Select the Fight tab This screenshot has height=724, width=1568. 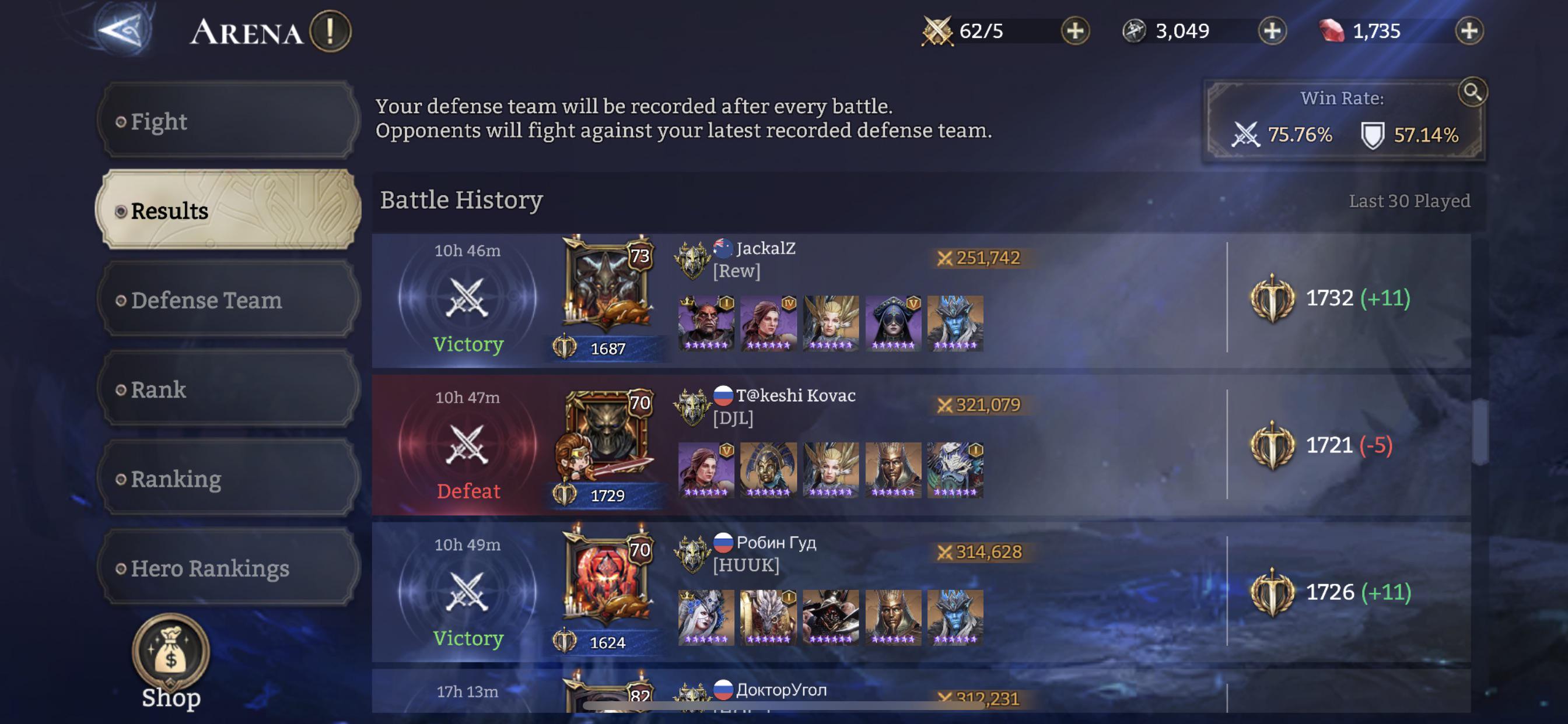point(160,121)
